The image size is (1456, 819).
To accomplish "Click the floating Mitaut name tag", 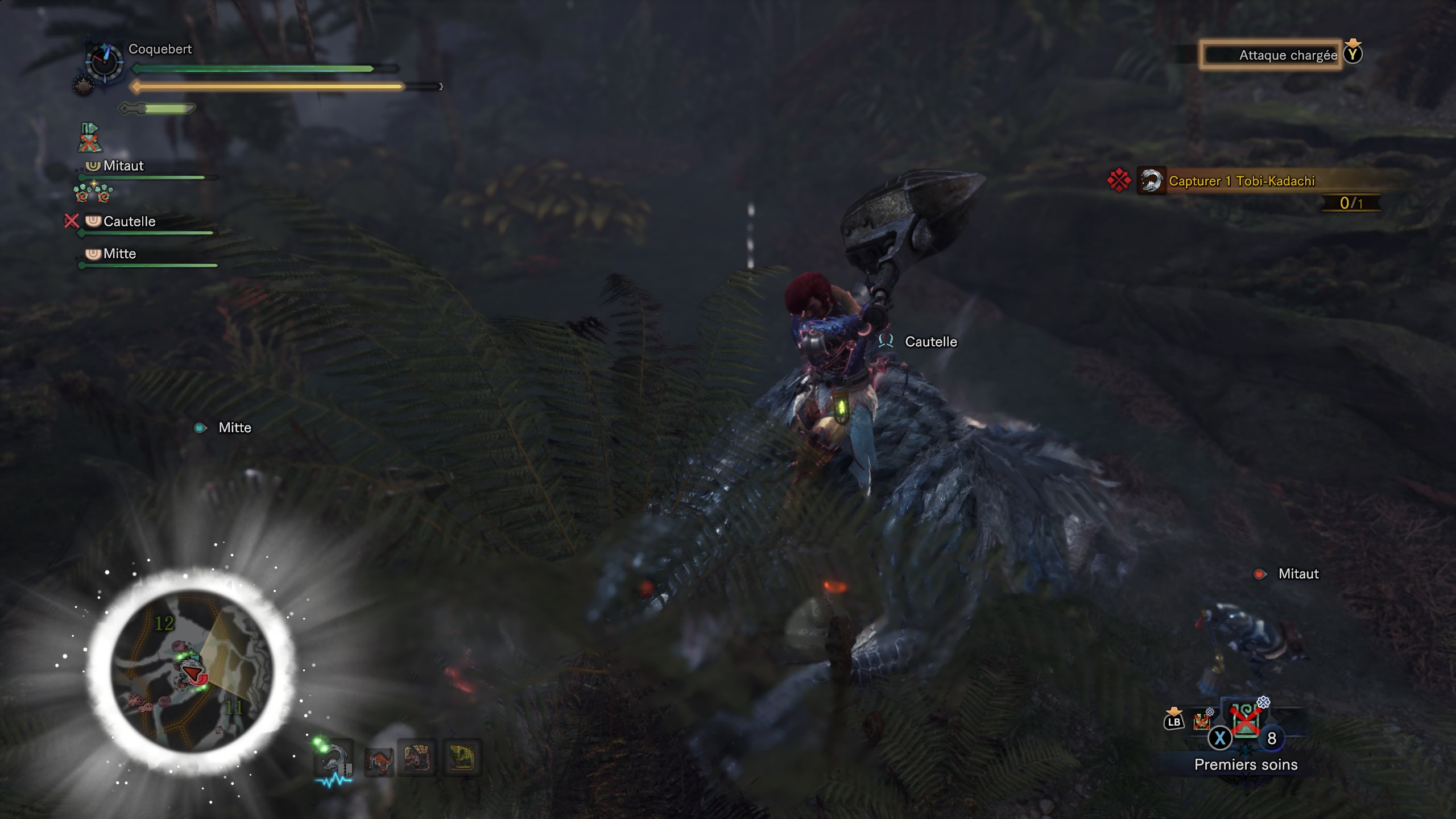I will pos(1298,574).
